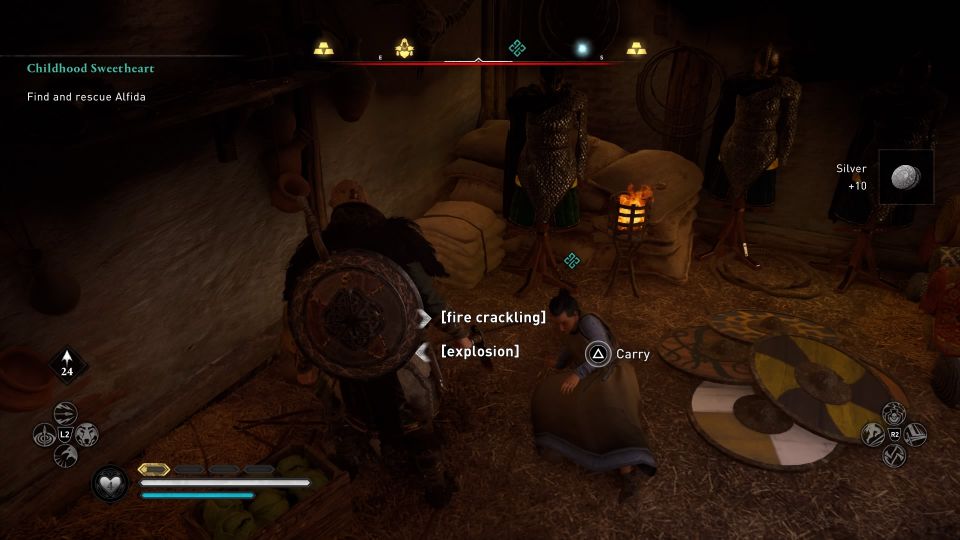Select the glowing white mystery dot on the compass
The width and height of the screenshot is (960, 540).
[x=581, y=48]
